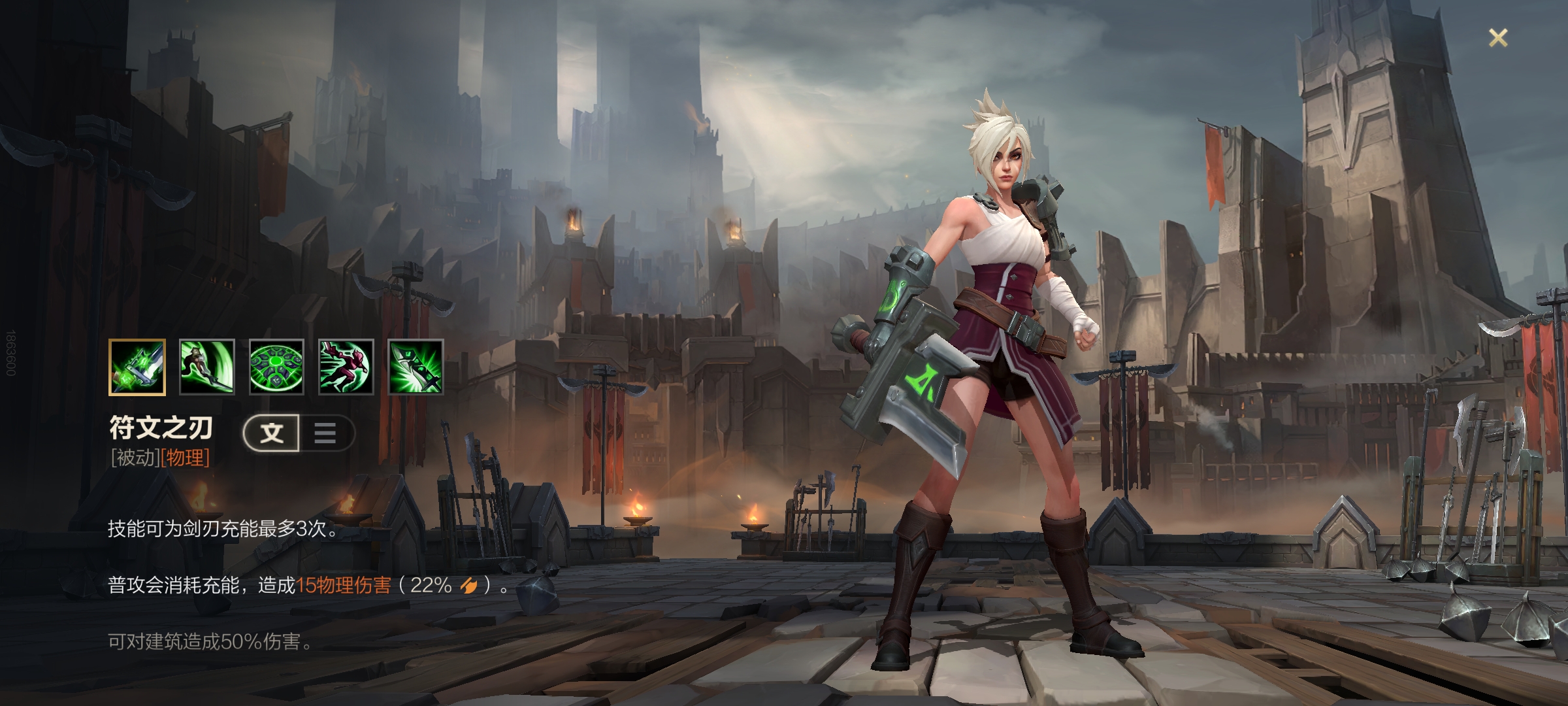
Task: Switch to the 文 text description view
Action: (x=272, y=433)
